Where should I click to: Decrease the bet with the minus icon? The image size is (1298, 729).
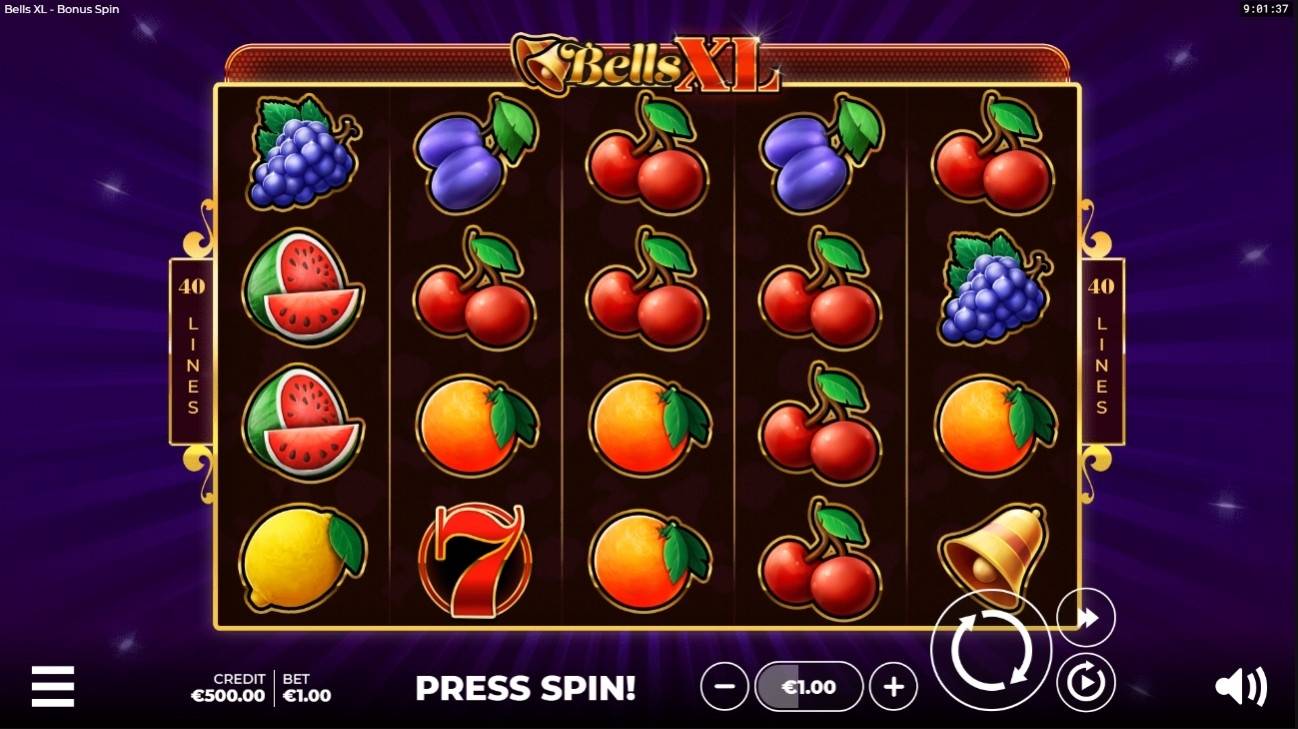point(724,687)
